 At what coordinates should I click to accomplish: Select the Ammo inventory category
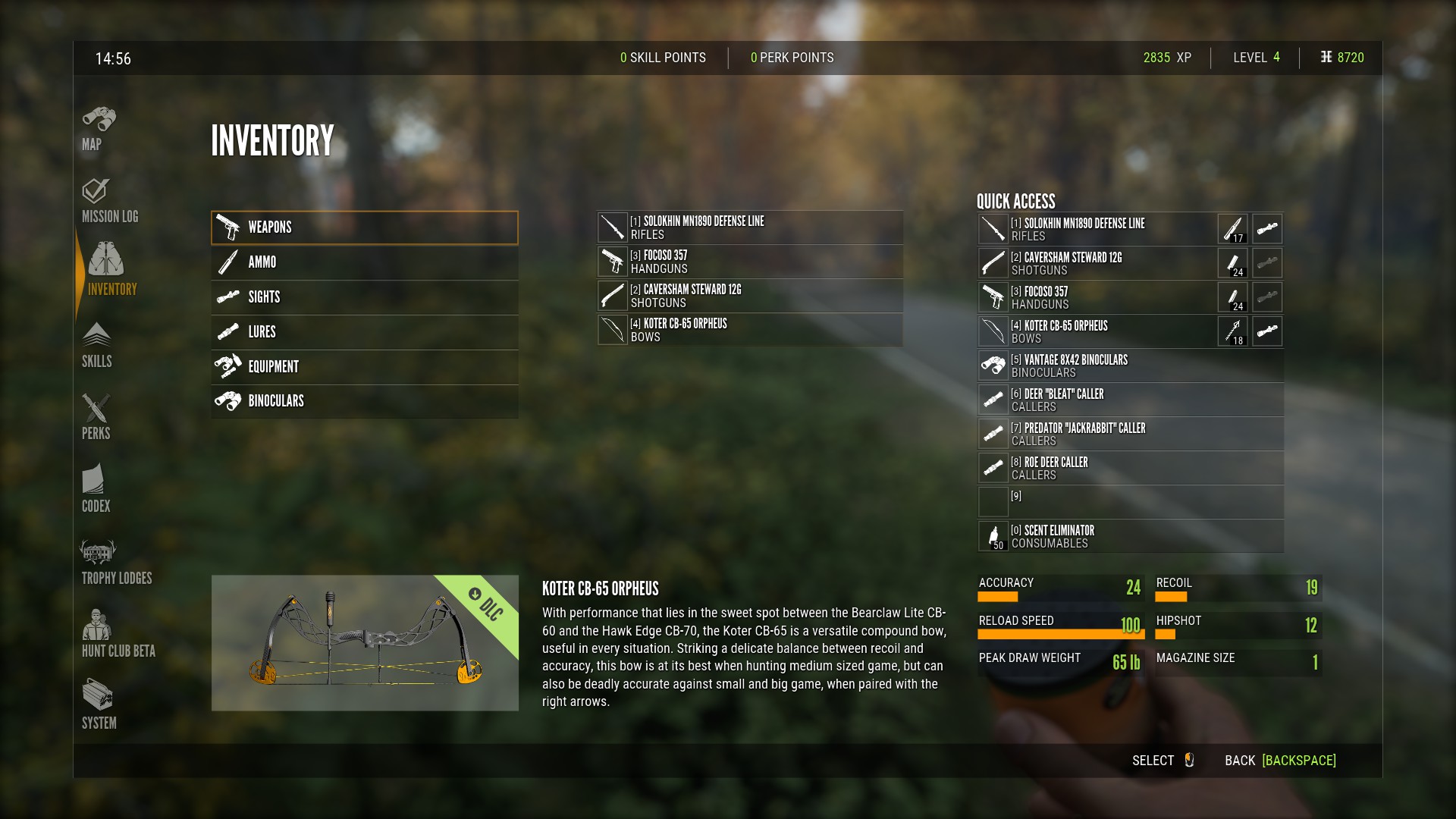(365, 262)
